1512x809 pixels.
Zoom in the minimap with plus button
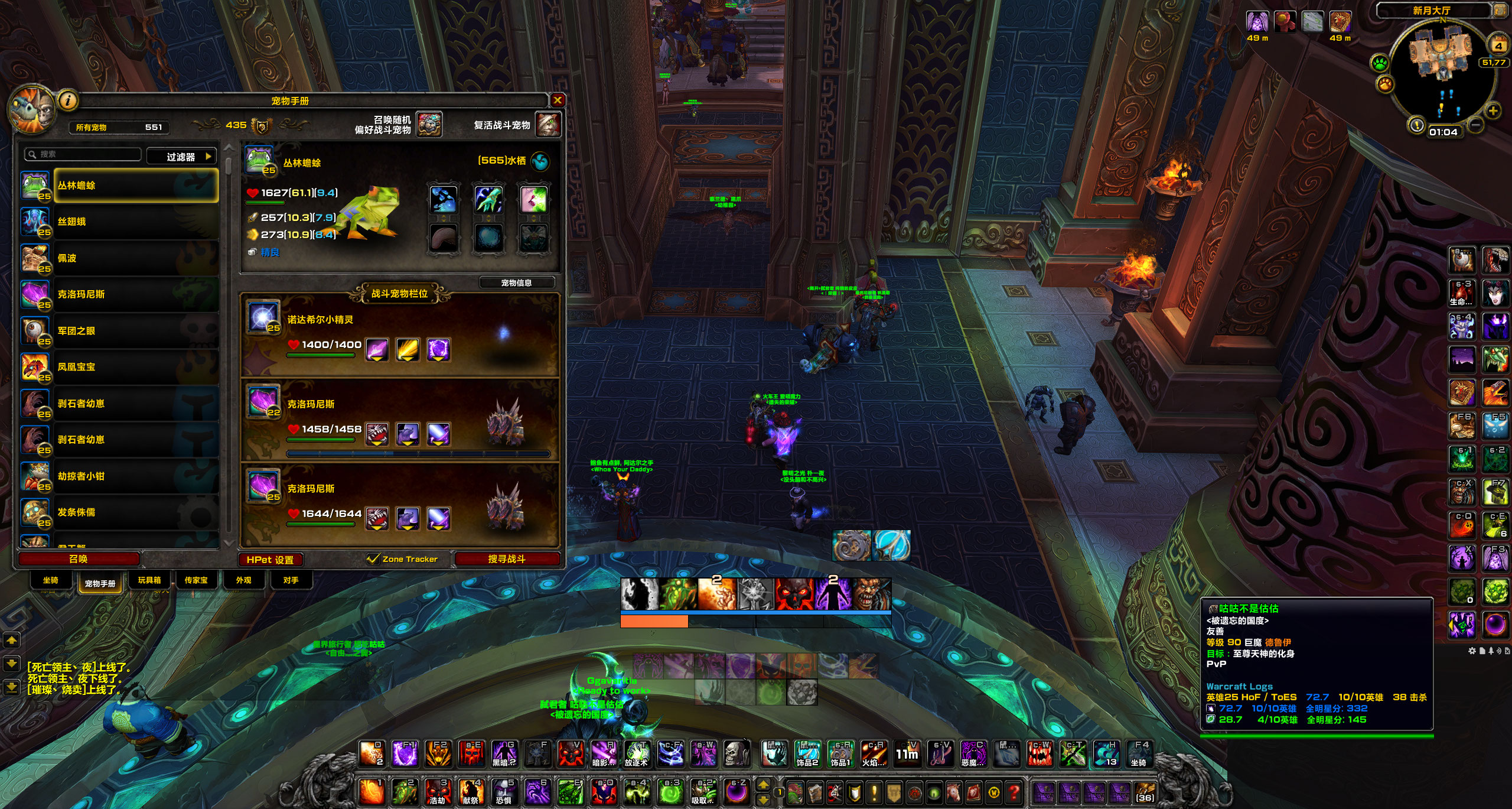point(1493,111)
